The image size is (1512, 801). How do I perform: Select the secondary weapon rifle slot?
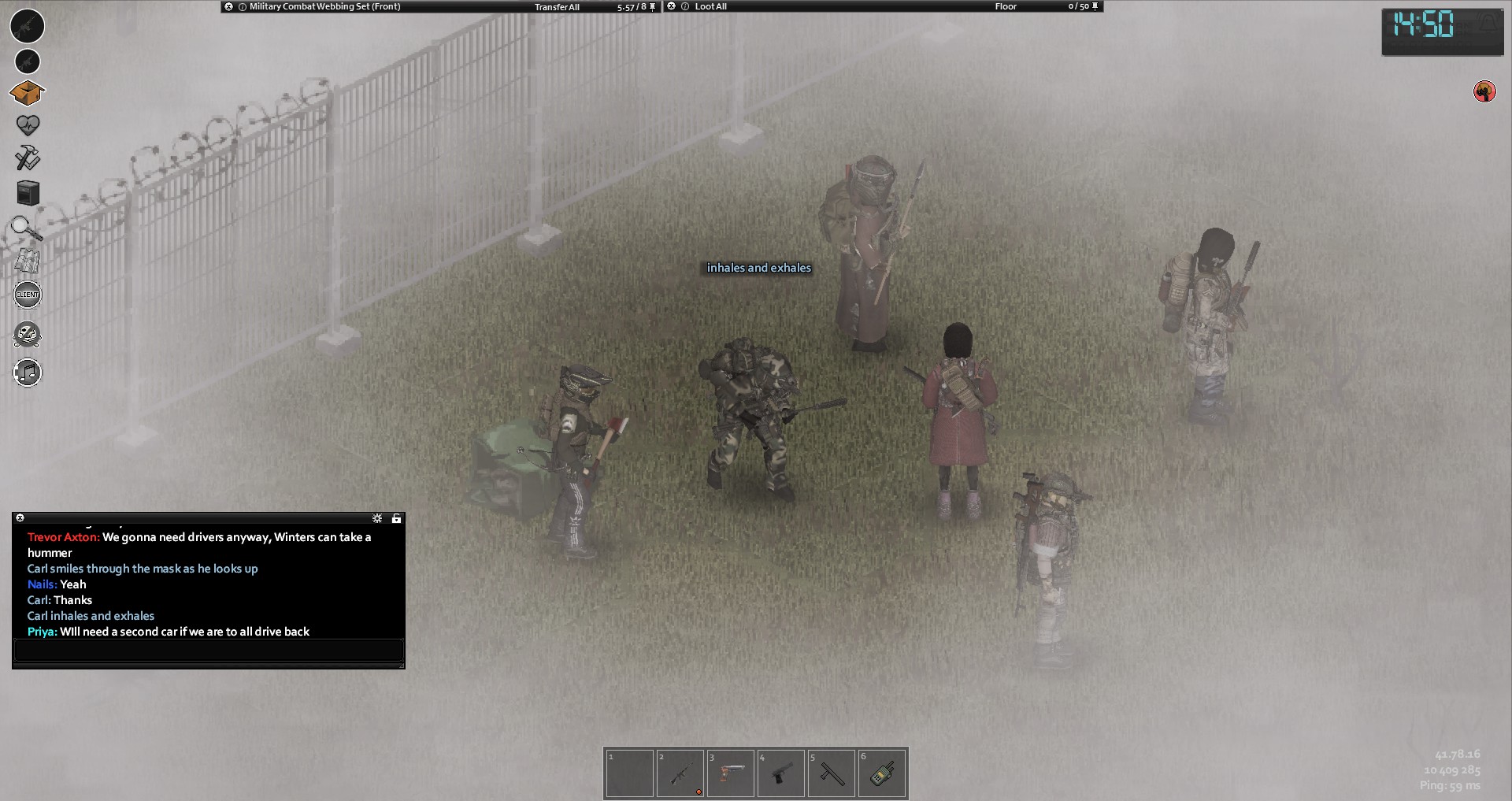click(28, 61)
